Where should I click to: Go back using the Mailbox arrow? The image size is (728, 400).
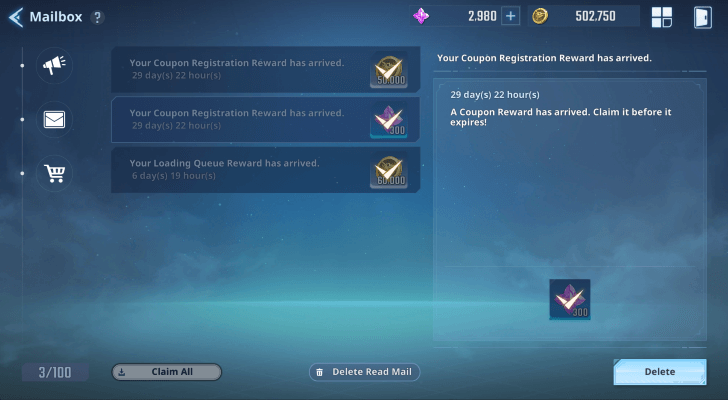16,17
